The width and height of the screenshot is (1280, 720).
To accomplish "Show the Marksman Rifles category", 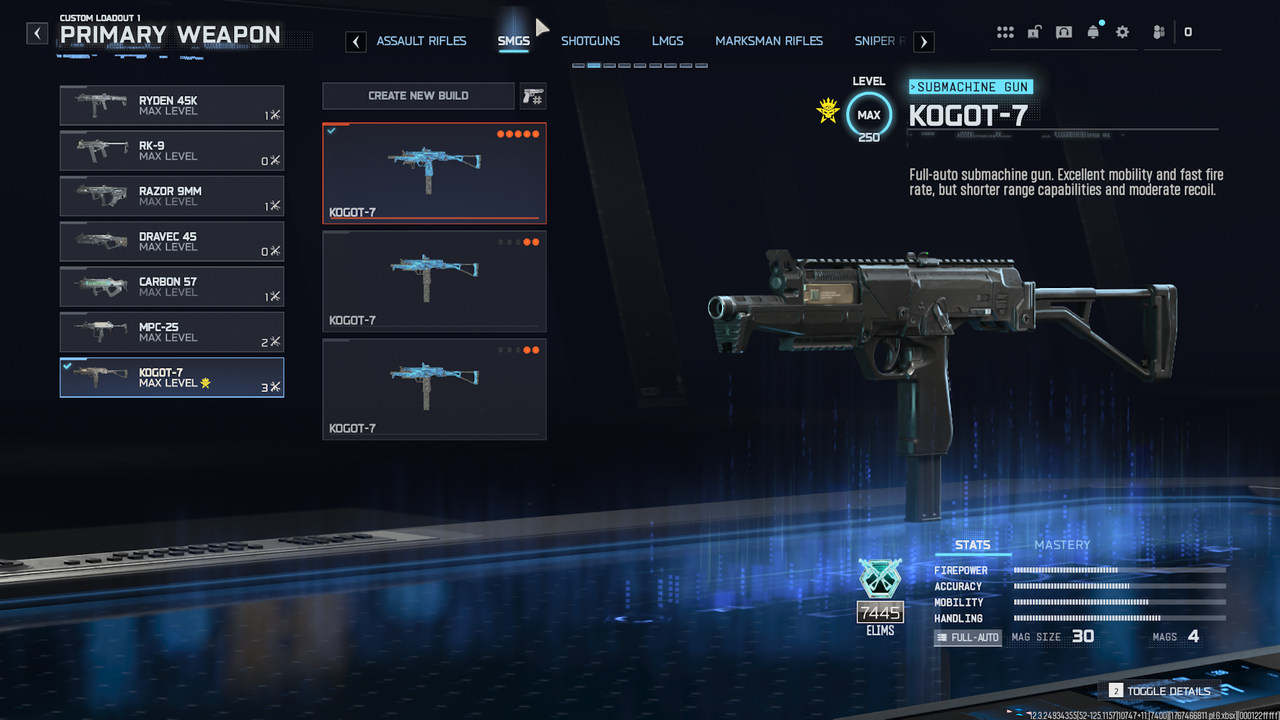I will coord(769,41).
